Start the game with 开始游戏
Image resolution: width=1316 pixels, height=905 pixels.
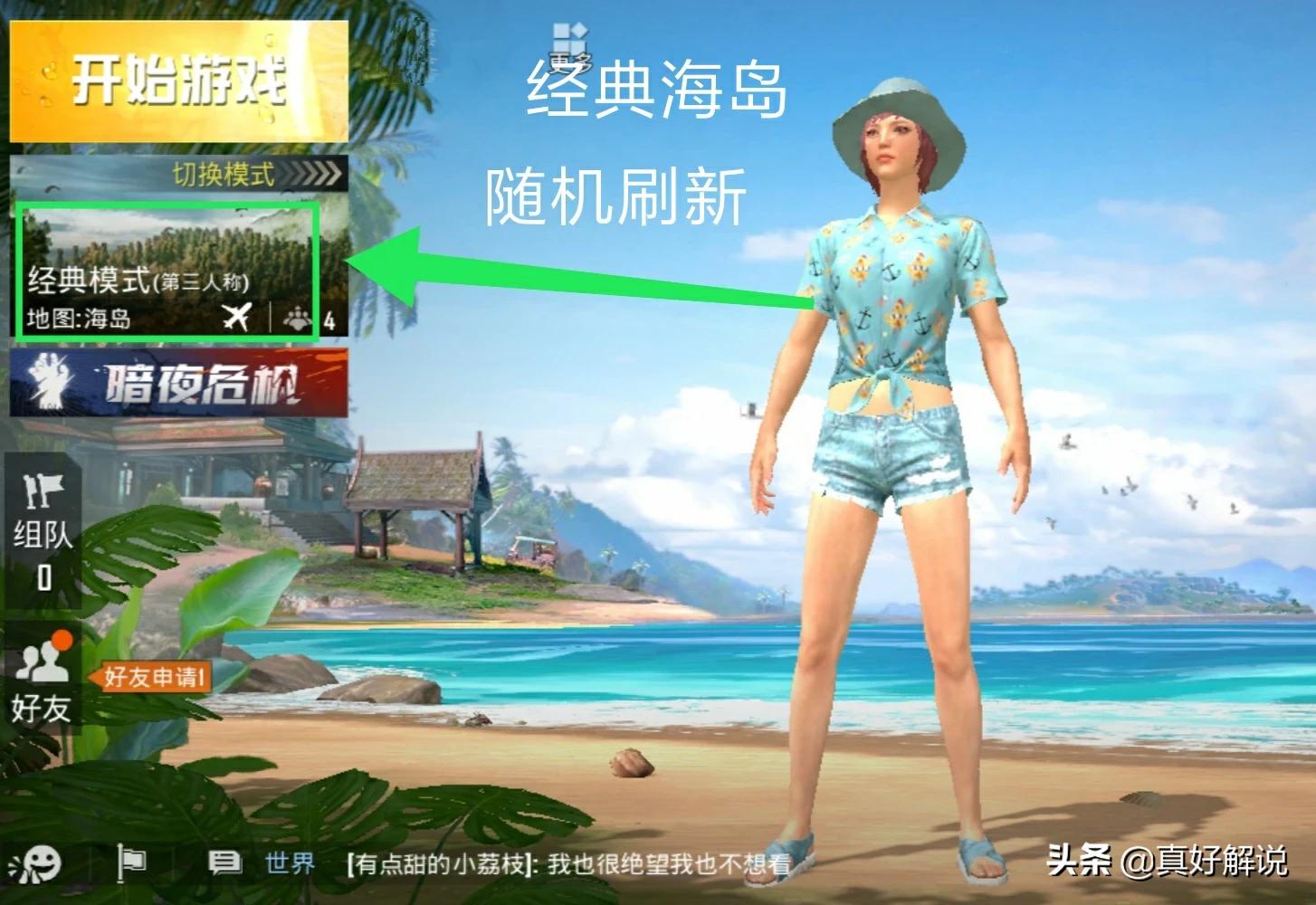click(178, 81)
